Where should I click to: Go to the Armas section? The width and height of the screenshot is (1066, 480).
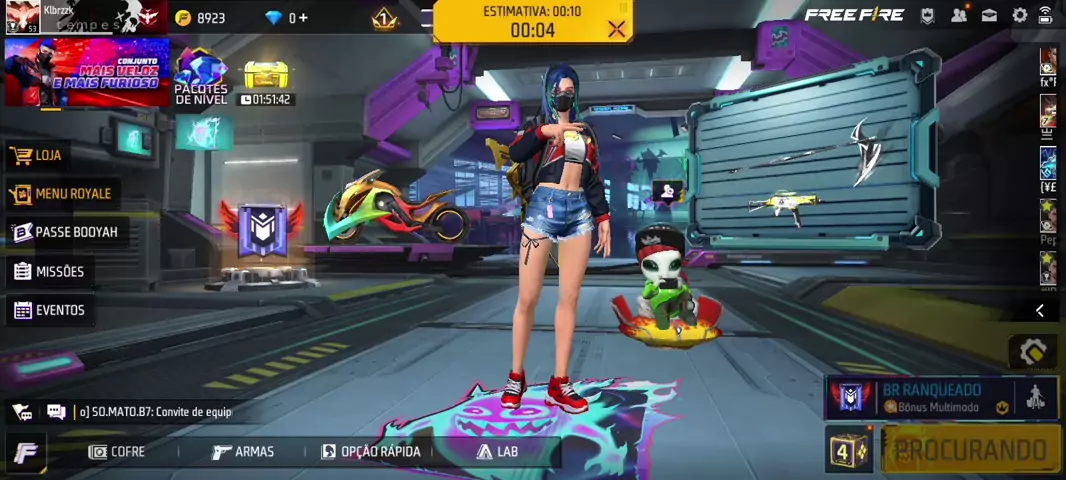tap(243, 452)
